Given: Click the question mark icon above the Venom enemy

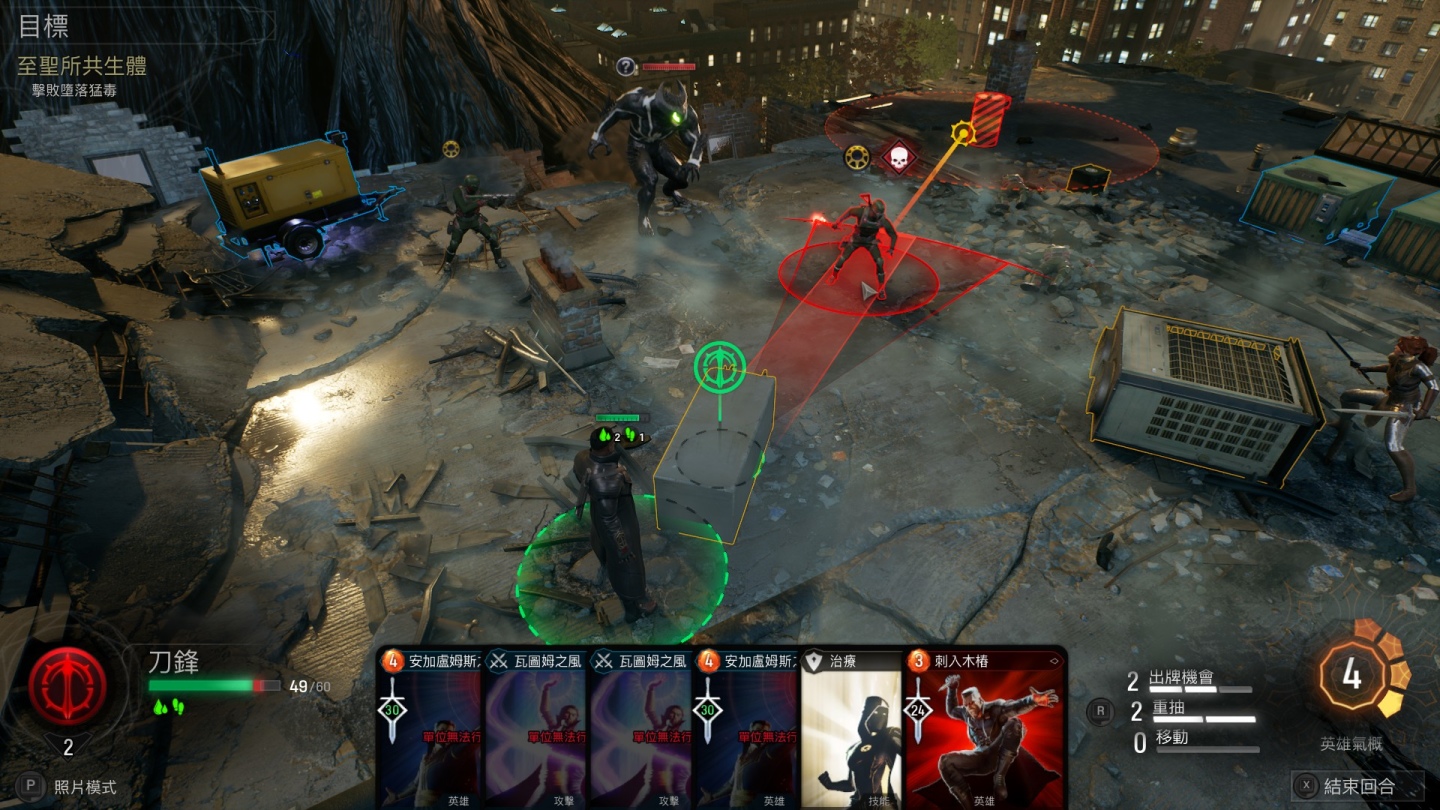Looking at the screenshot, I should (626, 67).
